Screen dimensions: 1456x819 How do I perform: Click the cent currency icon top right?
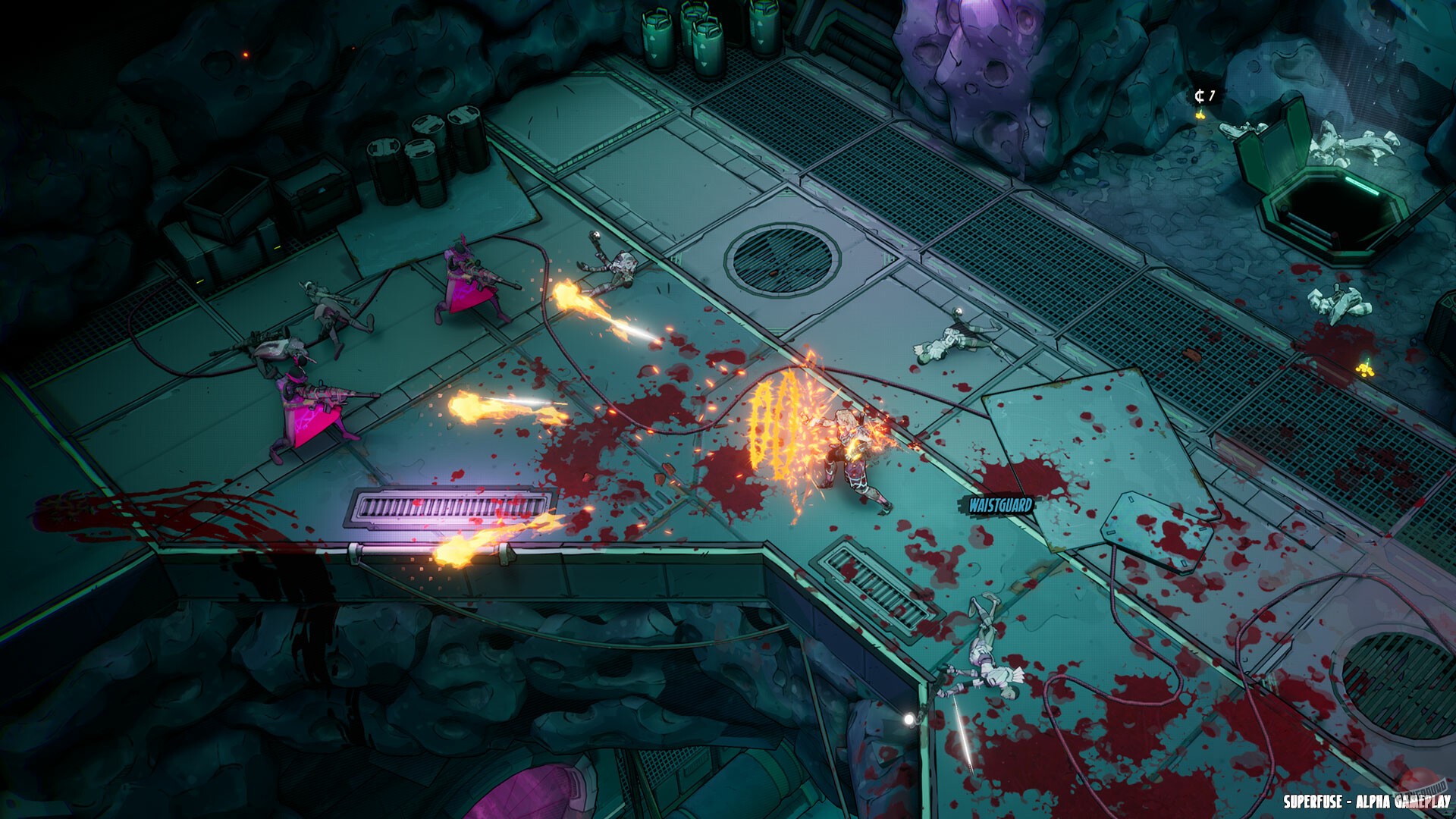1200,95
